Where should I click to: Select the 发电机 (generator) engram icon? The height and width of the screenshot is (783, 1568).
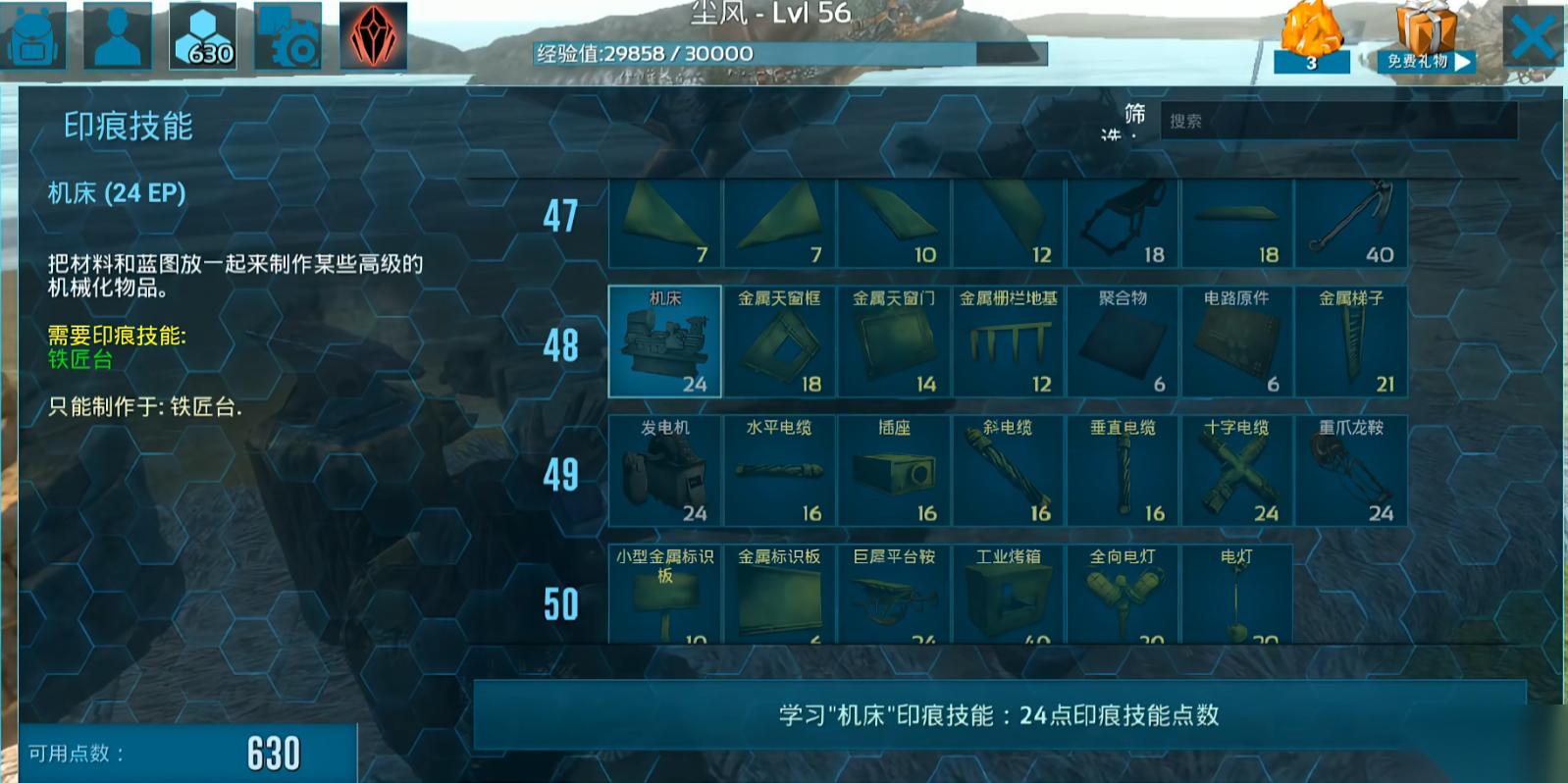(x=663, y=469)
